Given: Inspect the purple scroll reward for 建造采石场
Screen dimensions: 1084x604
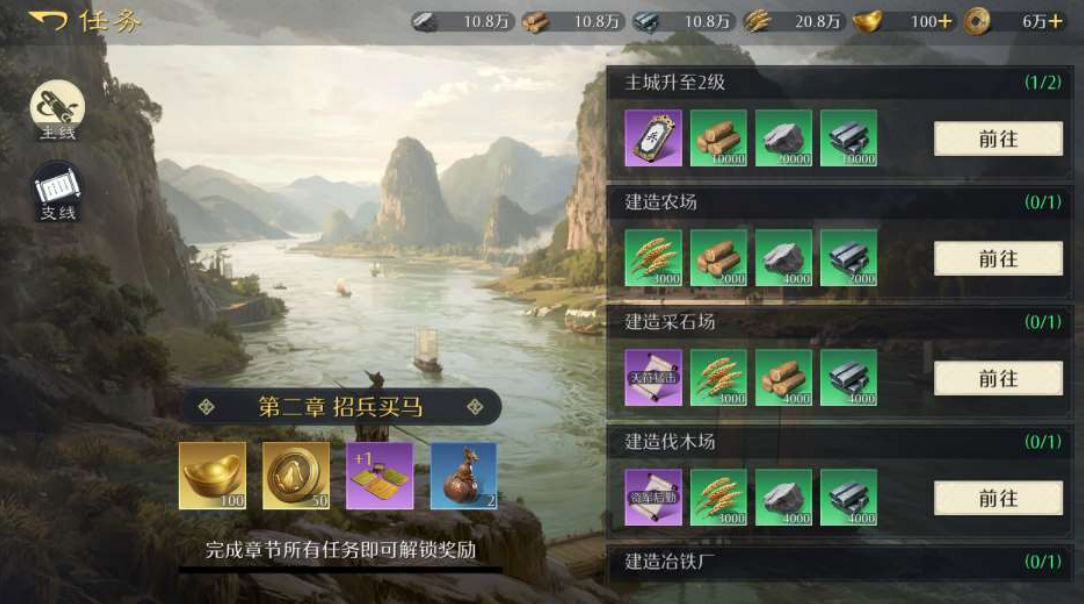Looking at the screenshot, I should click(653, 377).
